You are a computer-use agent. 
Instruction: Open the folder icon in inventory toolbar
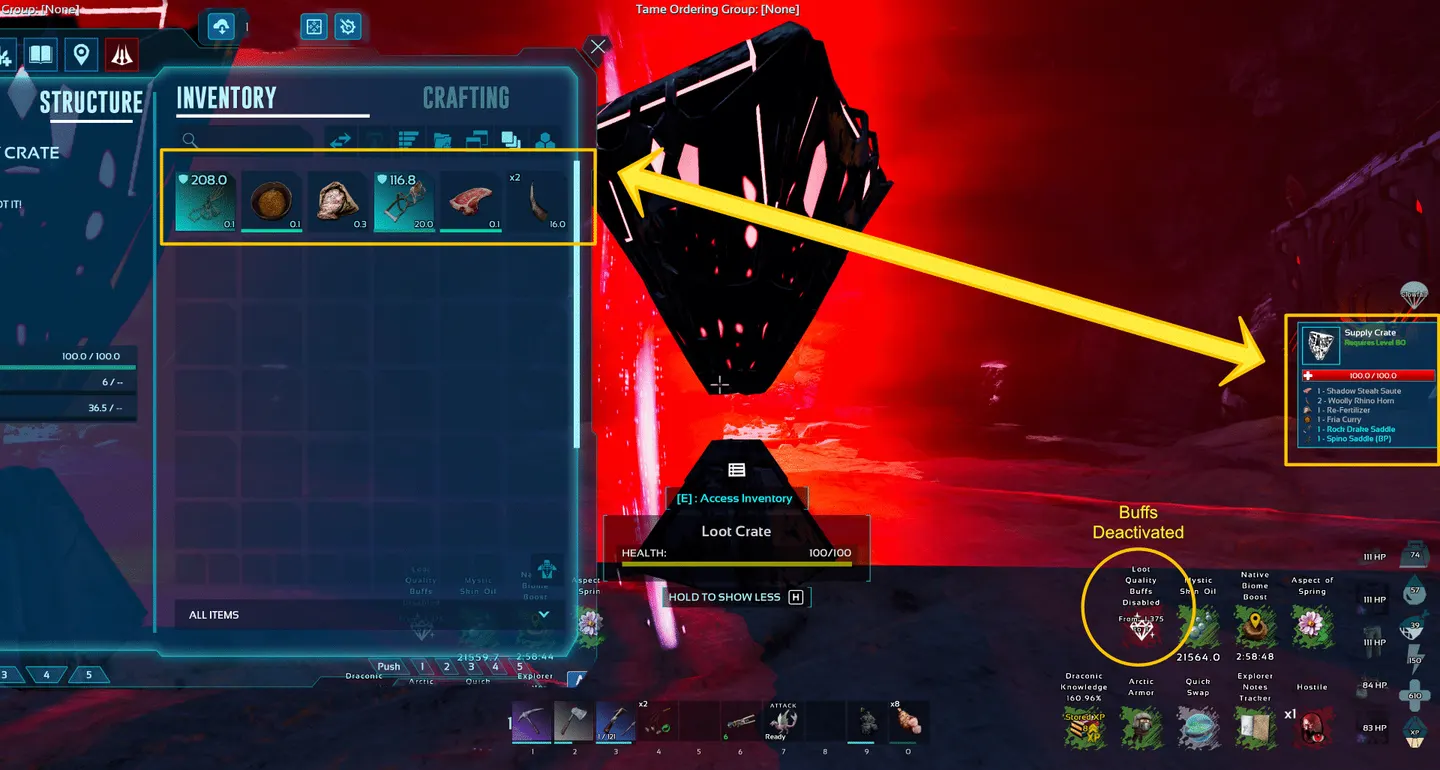pyautogui.click(x=443, y=140)
